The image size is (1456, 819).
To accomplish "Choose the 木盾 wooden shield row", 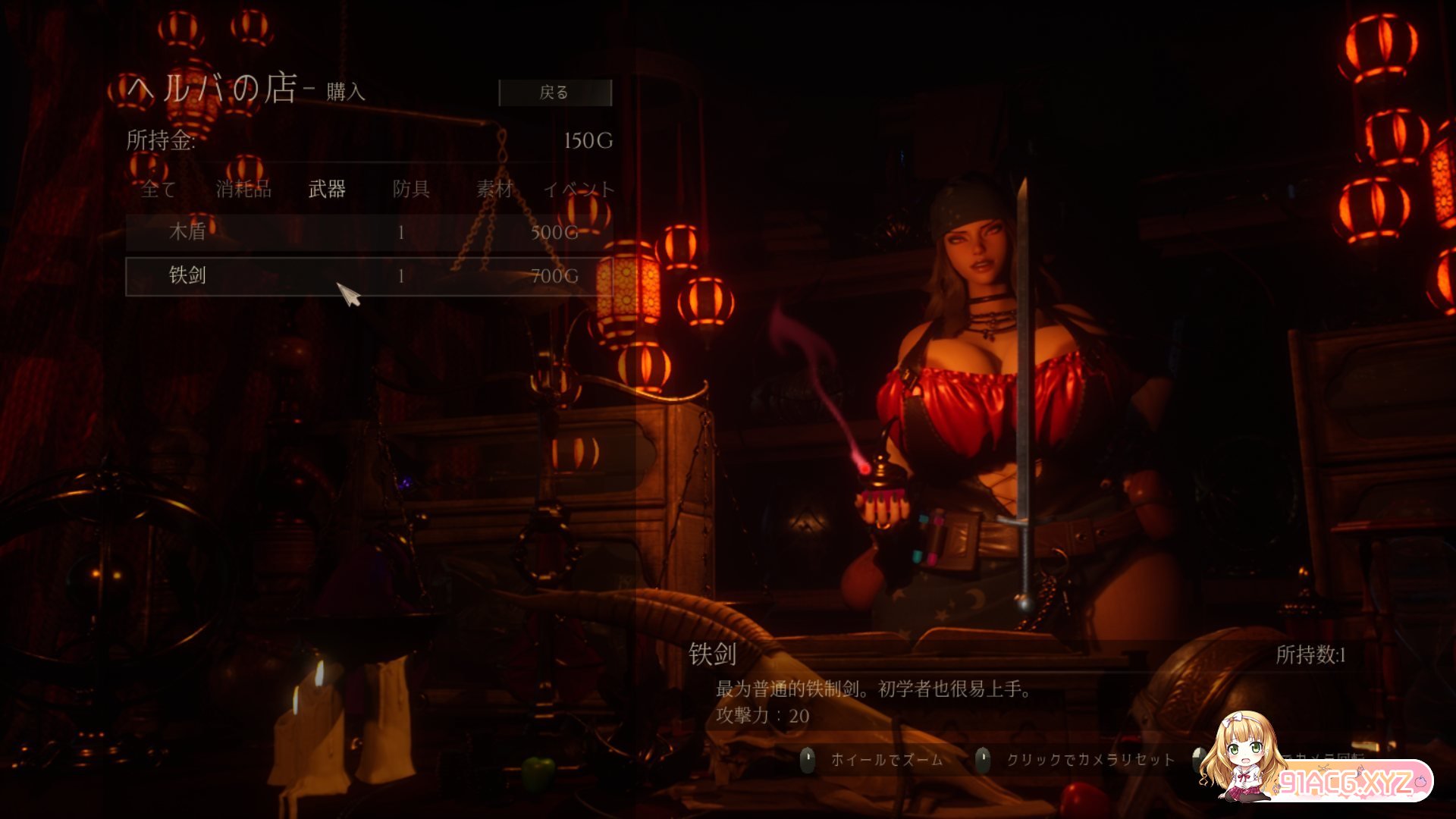I will pyautogui.click(x=369, y=232).
